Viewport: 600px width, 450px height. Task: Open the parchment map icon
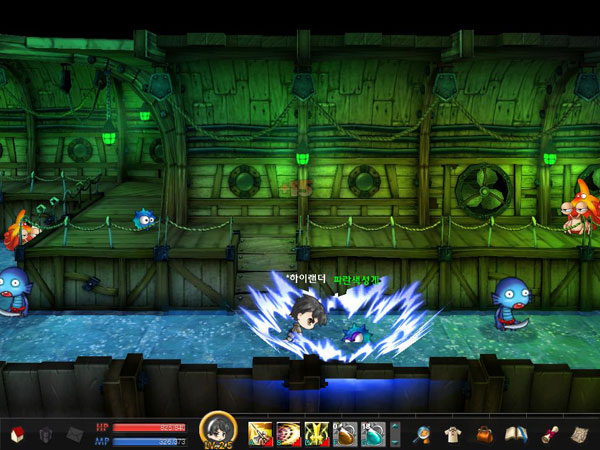tap(580, 434)
